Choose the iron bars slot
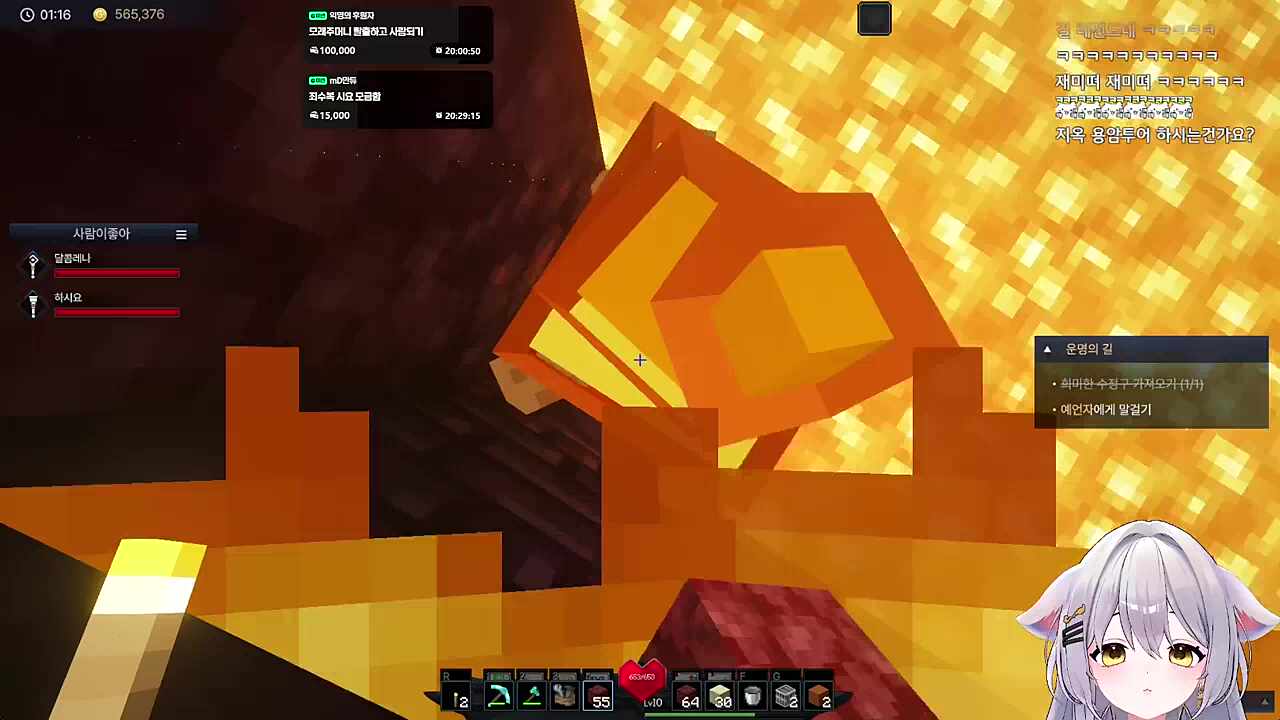The height and width of the screenshot is (720, 1280). (x=786, y=697)
